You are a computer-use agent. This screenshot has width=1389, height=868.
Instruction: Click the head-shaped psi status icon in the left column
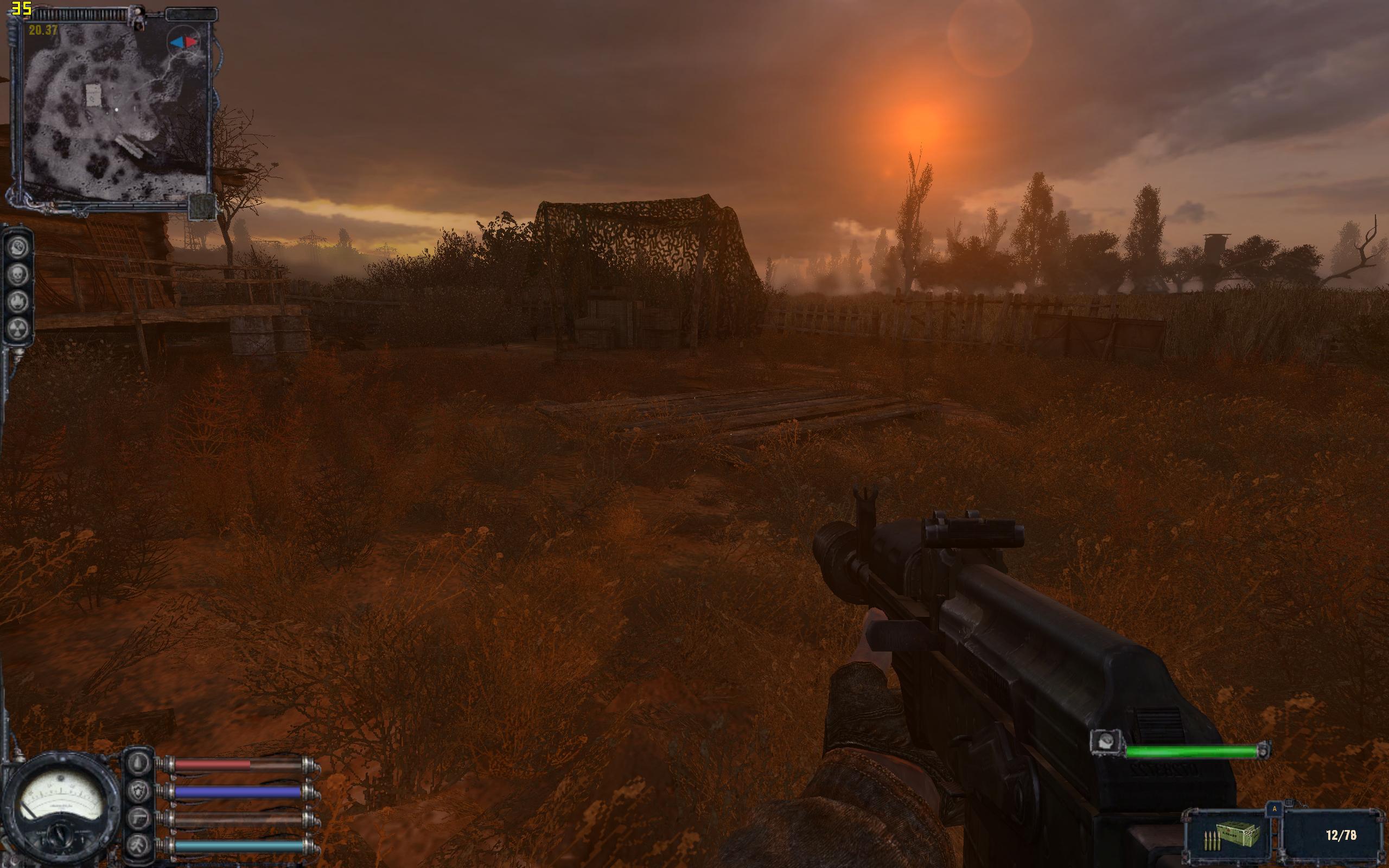[x=18, y=247]
